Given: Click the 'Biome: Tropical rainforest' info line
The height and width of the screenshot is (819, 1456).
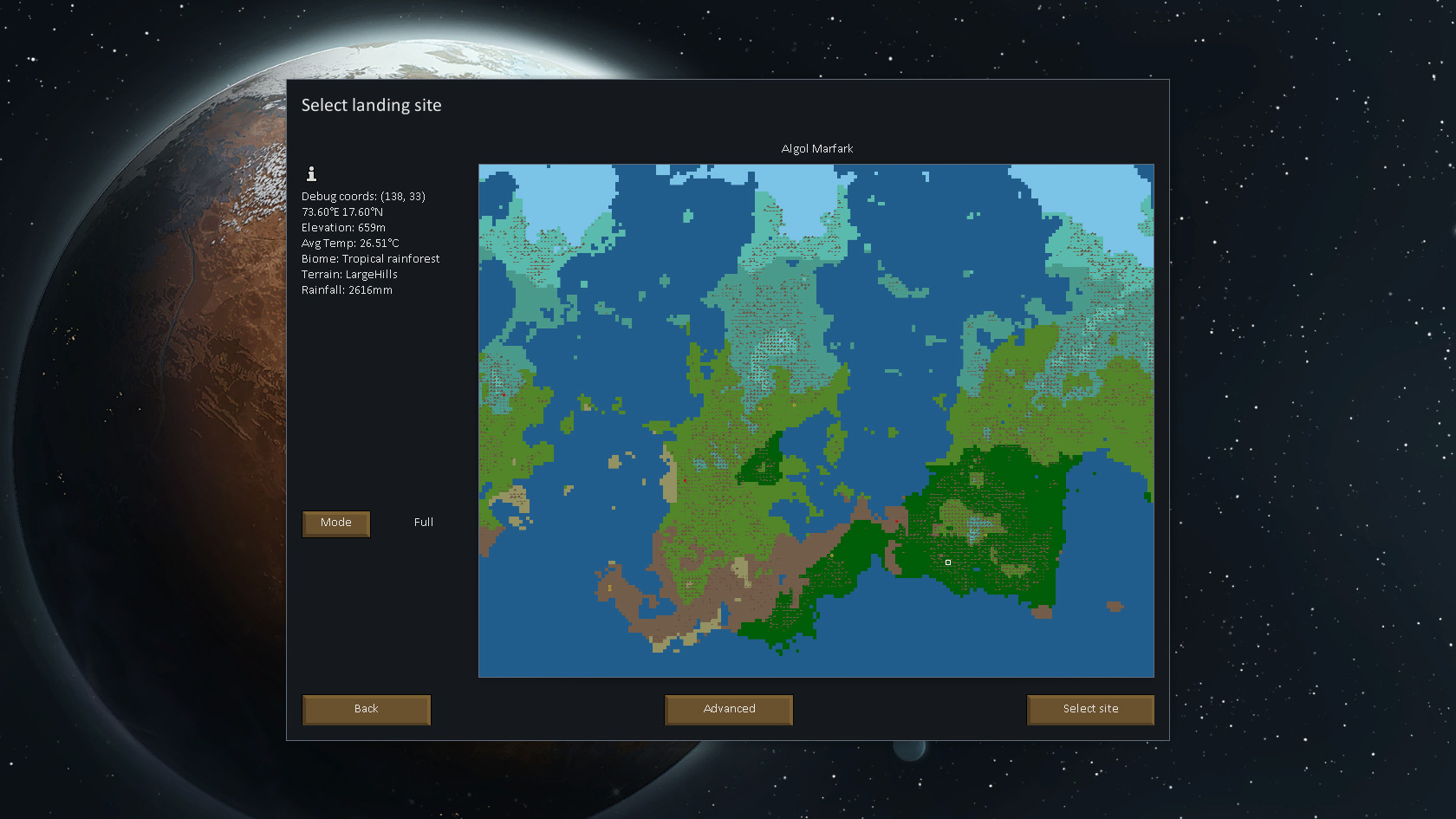Looking at the screenshot, I should pos(371,258).
